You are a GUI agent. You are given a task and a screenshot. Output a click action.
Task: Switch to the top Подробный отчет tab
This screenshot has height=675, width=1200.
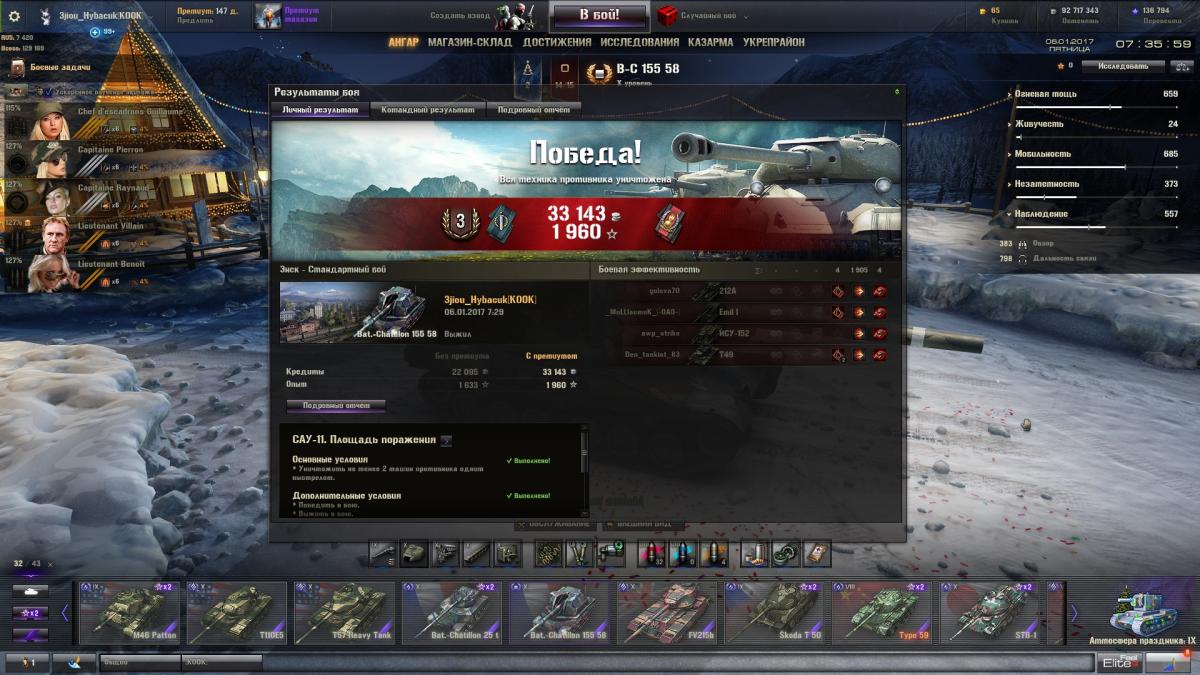[533, 110]
